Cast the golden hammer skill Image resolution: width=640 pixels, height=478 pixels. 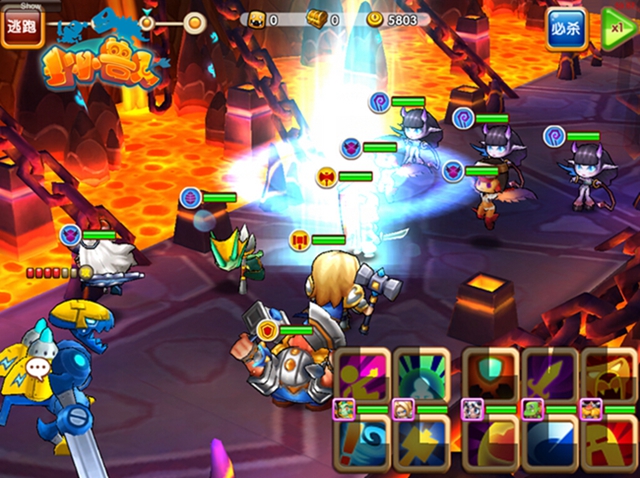pyautogui.click(x=420, y=444)
